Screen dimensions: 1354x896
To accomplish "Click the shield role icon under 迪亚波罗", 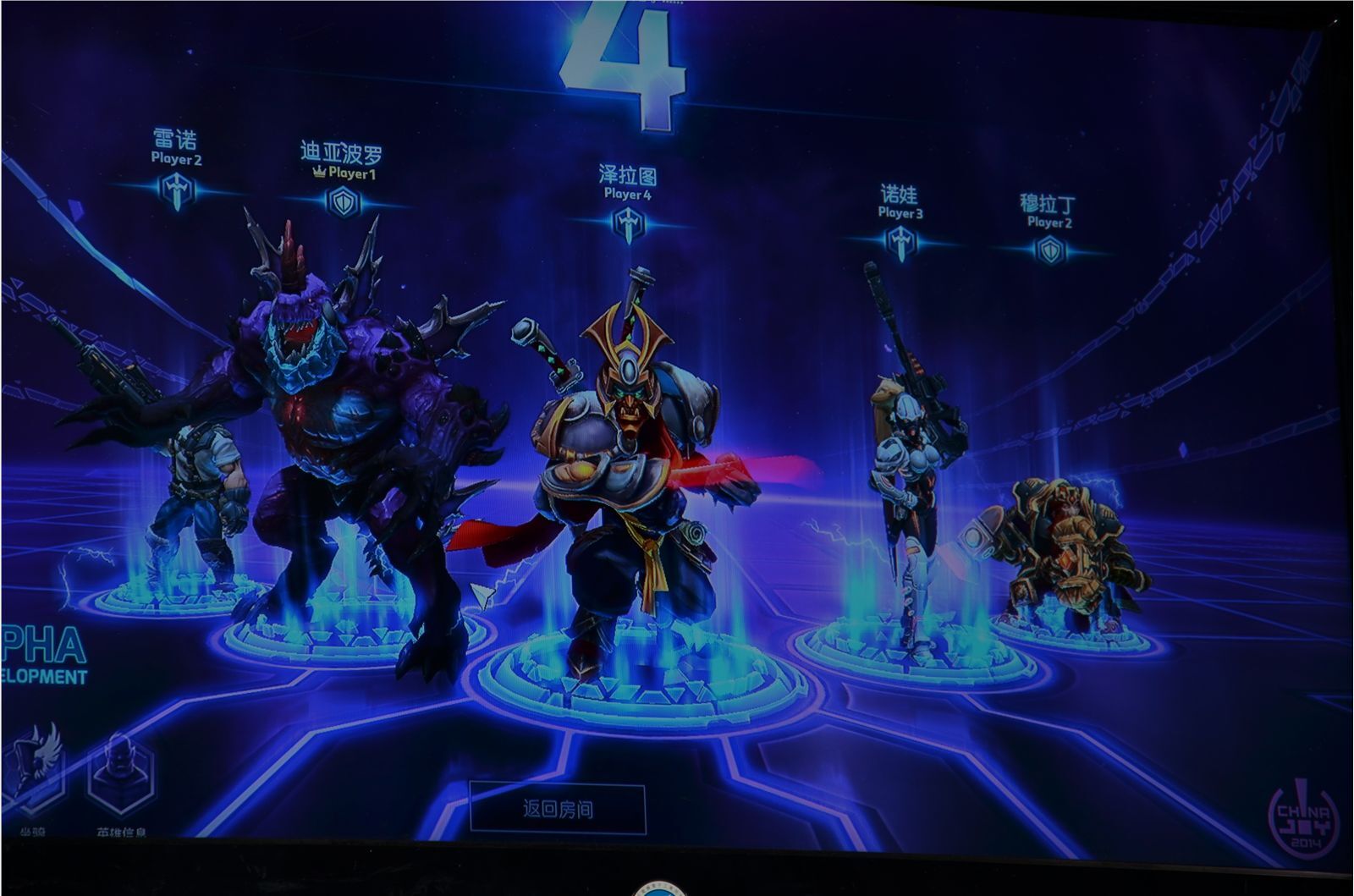I will [344, 201].
